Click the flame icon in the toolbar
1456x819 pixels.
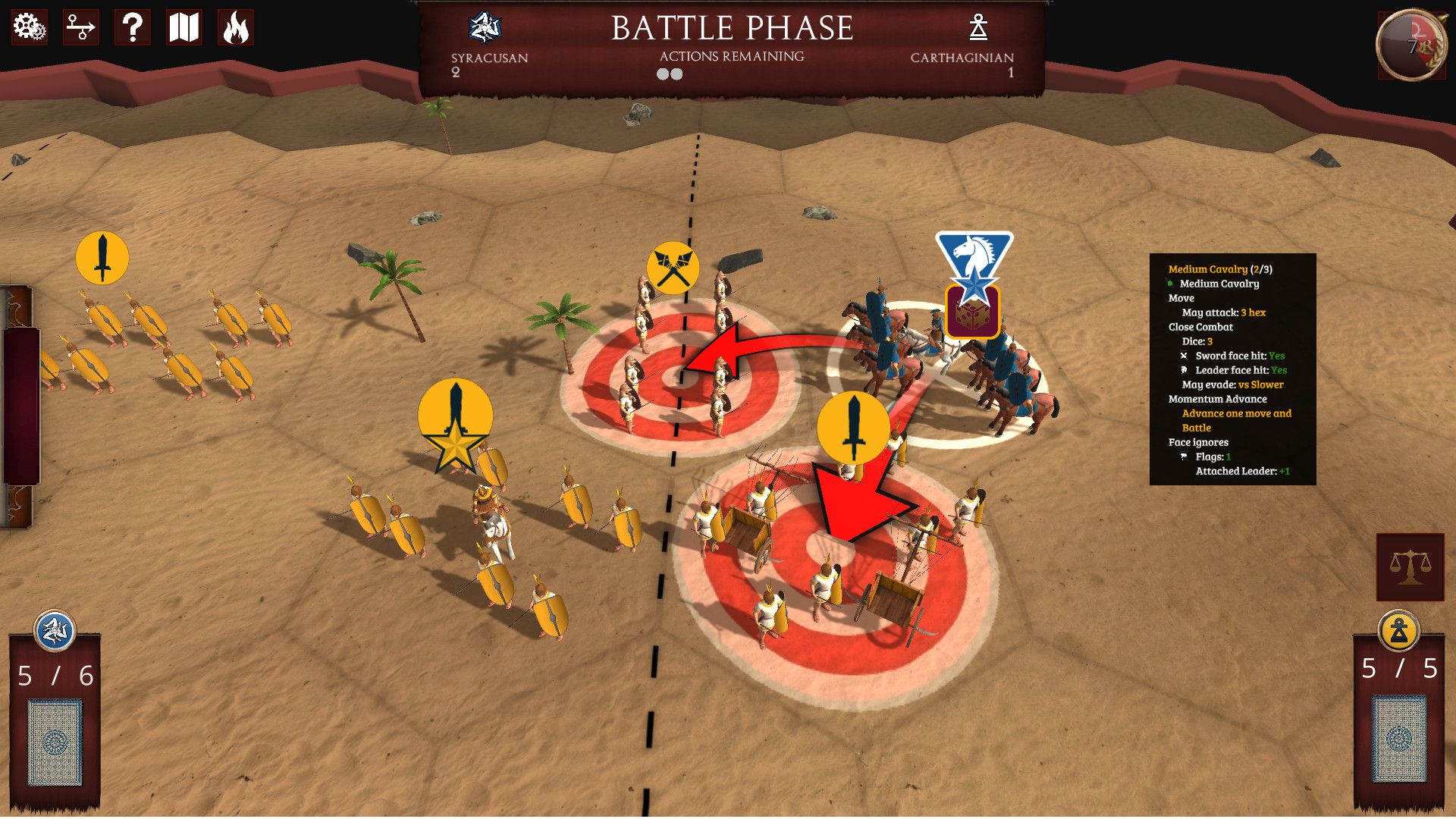(236, 27)
